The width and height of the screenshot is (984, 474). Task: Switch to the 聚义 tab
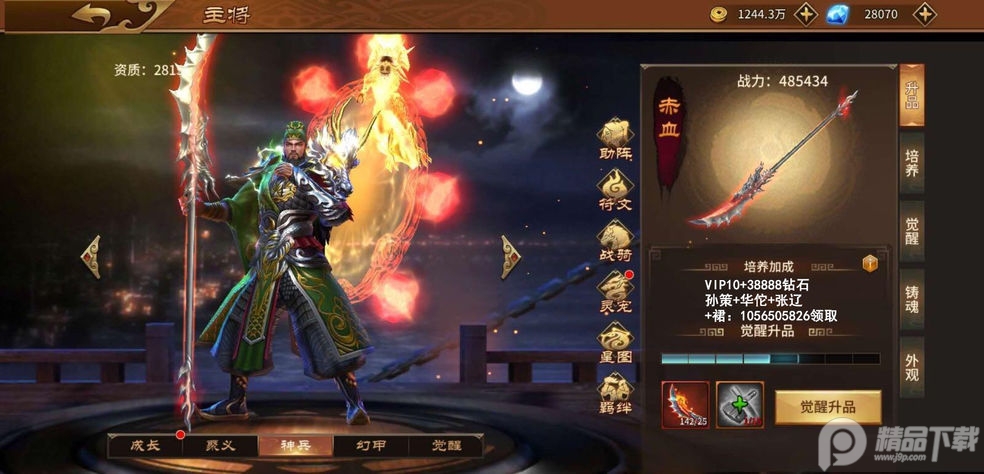pyautogui.click(x=220, y=445)
